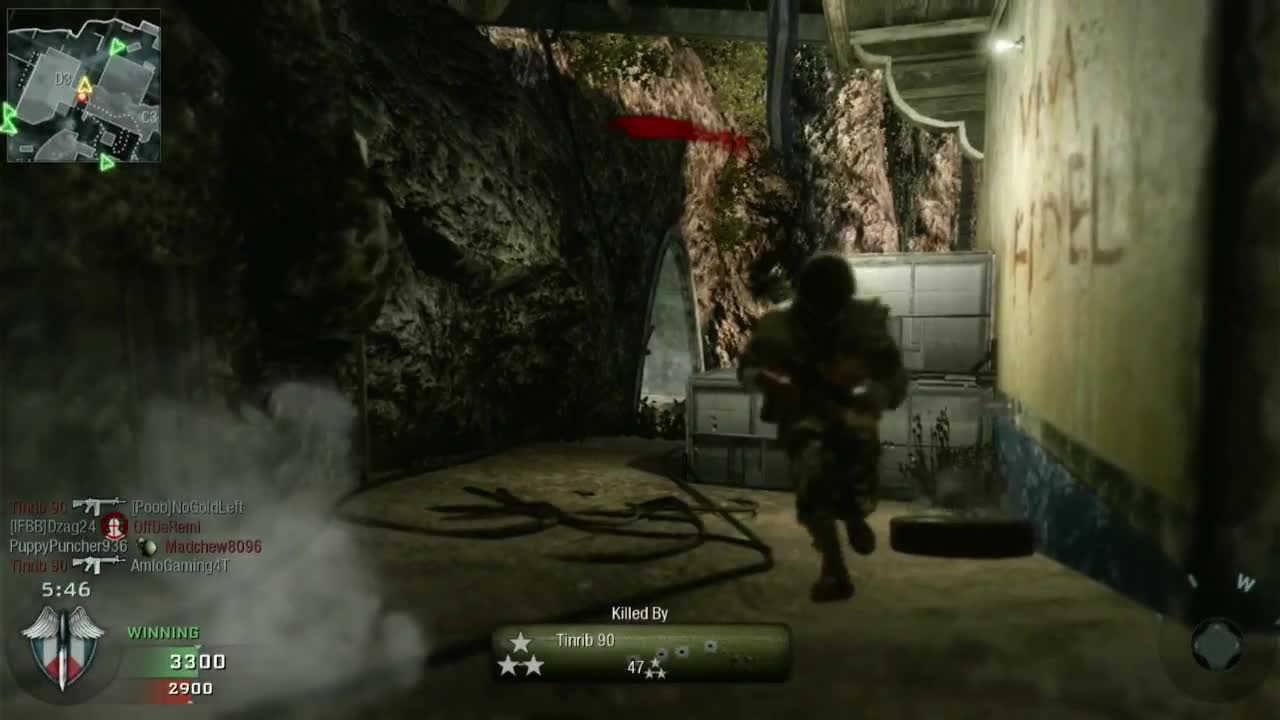Expand the green score bar arrow above 3300
The height and width of the screenshot is (720, 1280).
coord(198,647)
